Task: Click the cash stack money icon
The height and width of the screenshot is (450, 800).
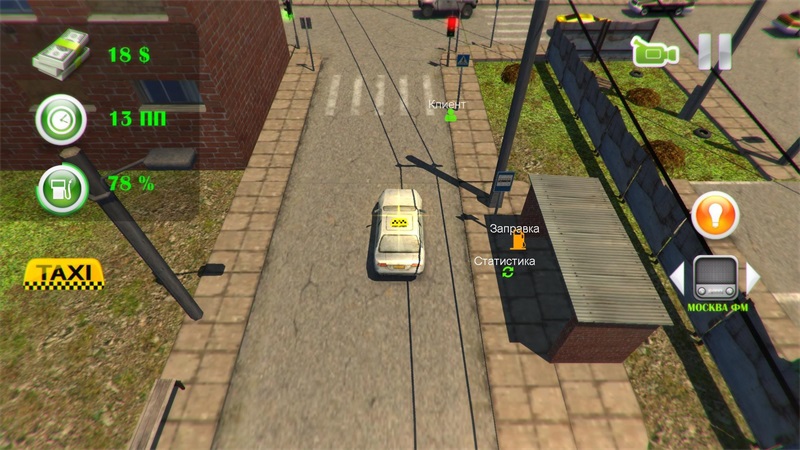Action: [x=59, y=52]
